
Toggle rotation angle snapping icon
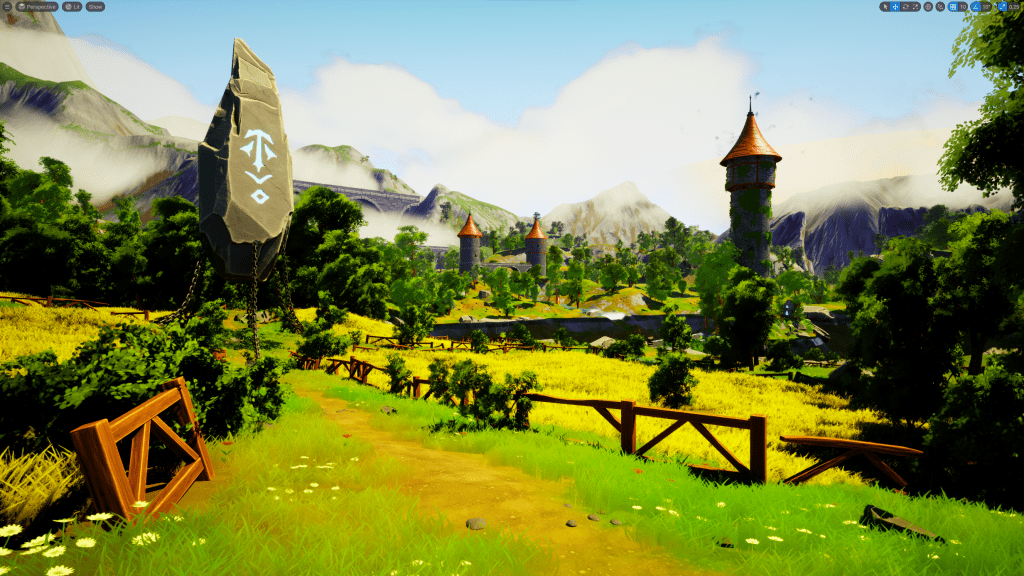point(976,6)
